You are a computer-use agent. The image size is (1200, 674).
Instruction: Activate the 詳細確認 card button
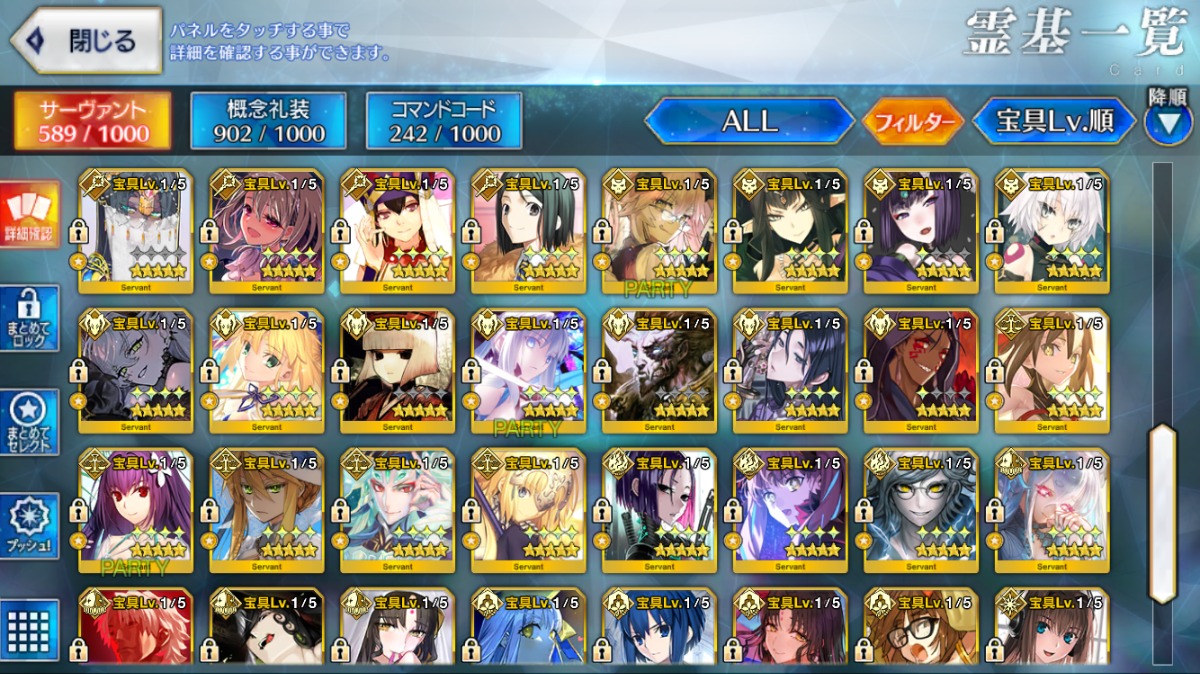[x=30, y=215]
